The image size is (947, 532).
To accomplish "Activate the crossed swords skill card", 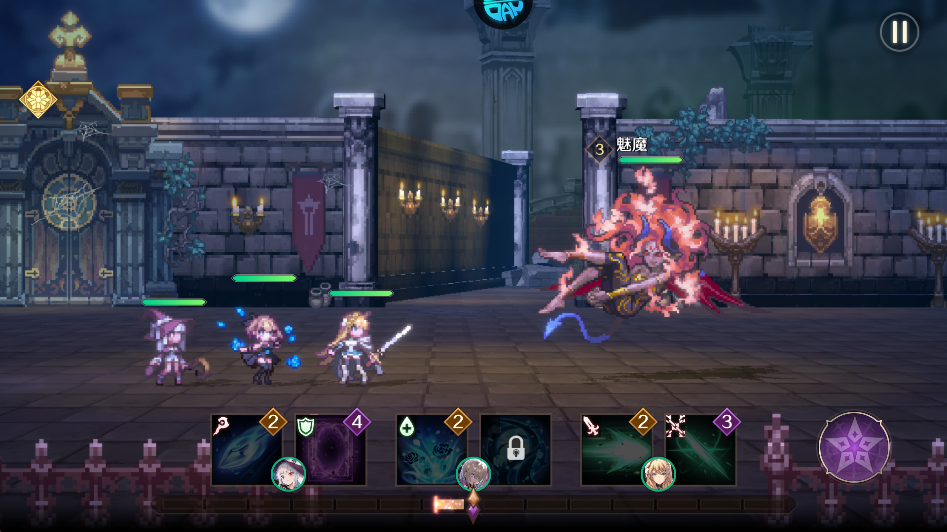I will click(x=700, y=449).
